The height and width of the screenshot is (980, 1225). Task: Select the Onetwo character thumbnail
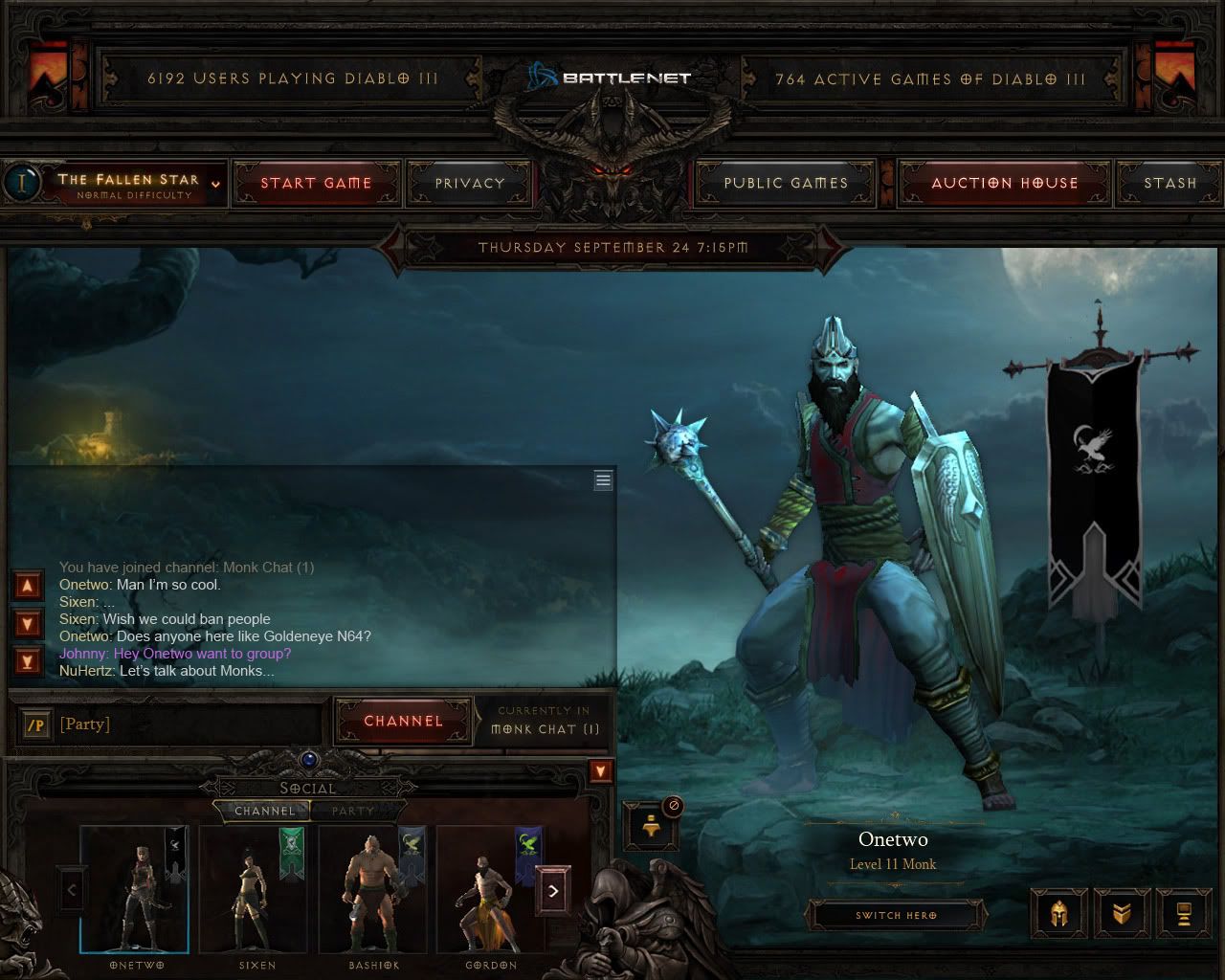tap(134, 889)
